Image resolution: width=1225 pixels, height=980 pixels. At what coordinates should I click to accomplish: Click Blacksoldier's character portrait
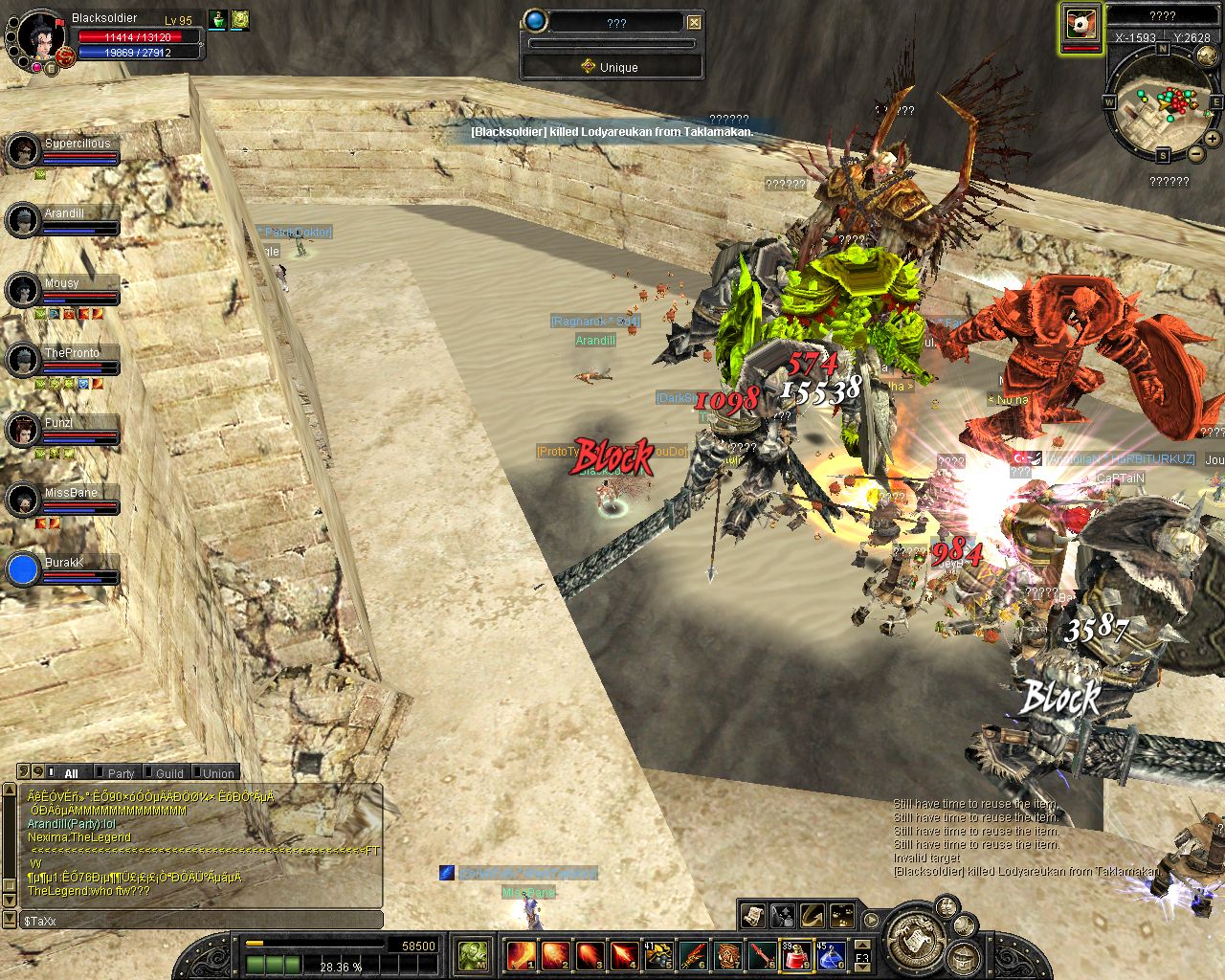(x=40, y=36)
